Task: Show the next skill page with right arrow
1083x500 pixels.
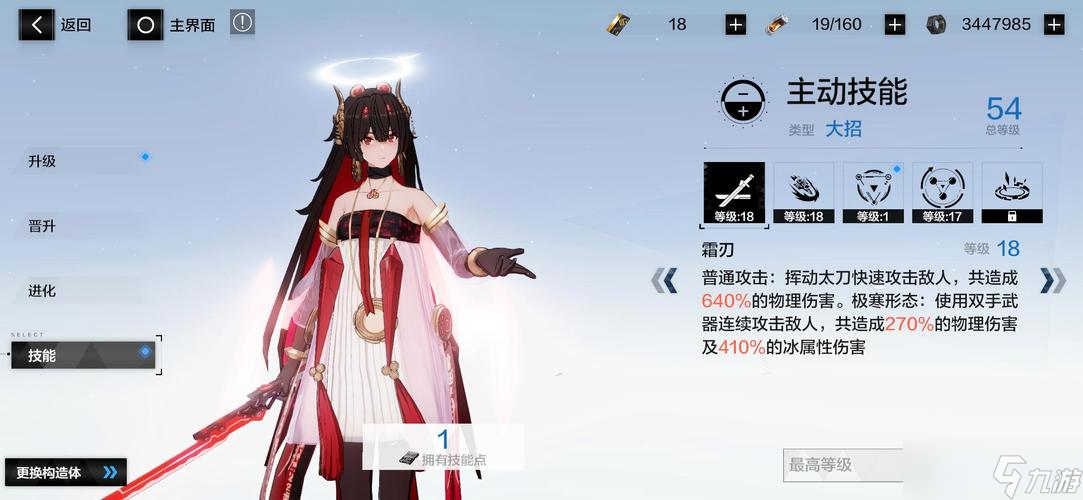Action: click(x=1052, y=280)
